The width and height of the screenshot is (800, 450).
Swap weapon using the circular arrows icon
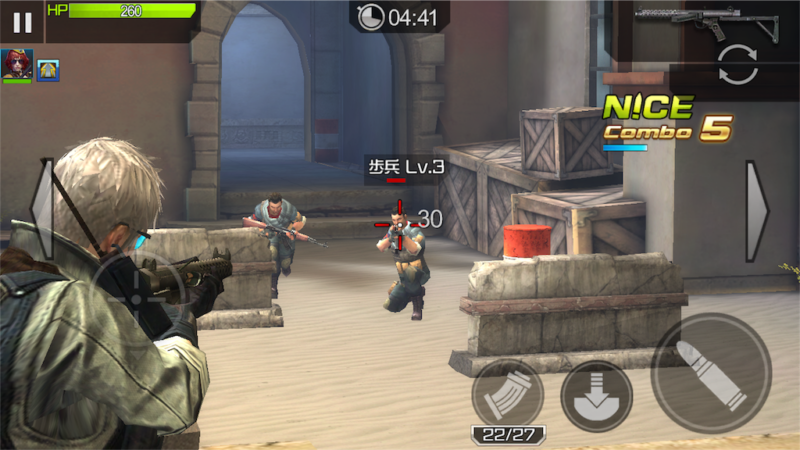click(738, 65)
